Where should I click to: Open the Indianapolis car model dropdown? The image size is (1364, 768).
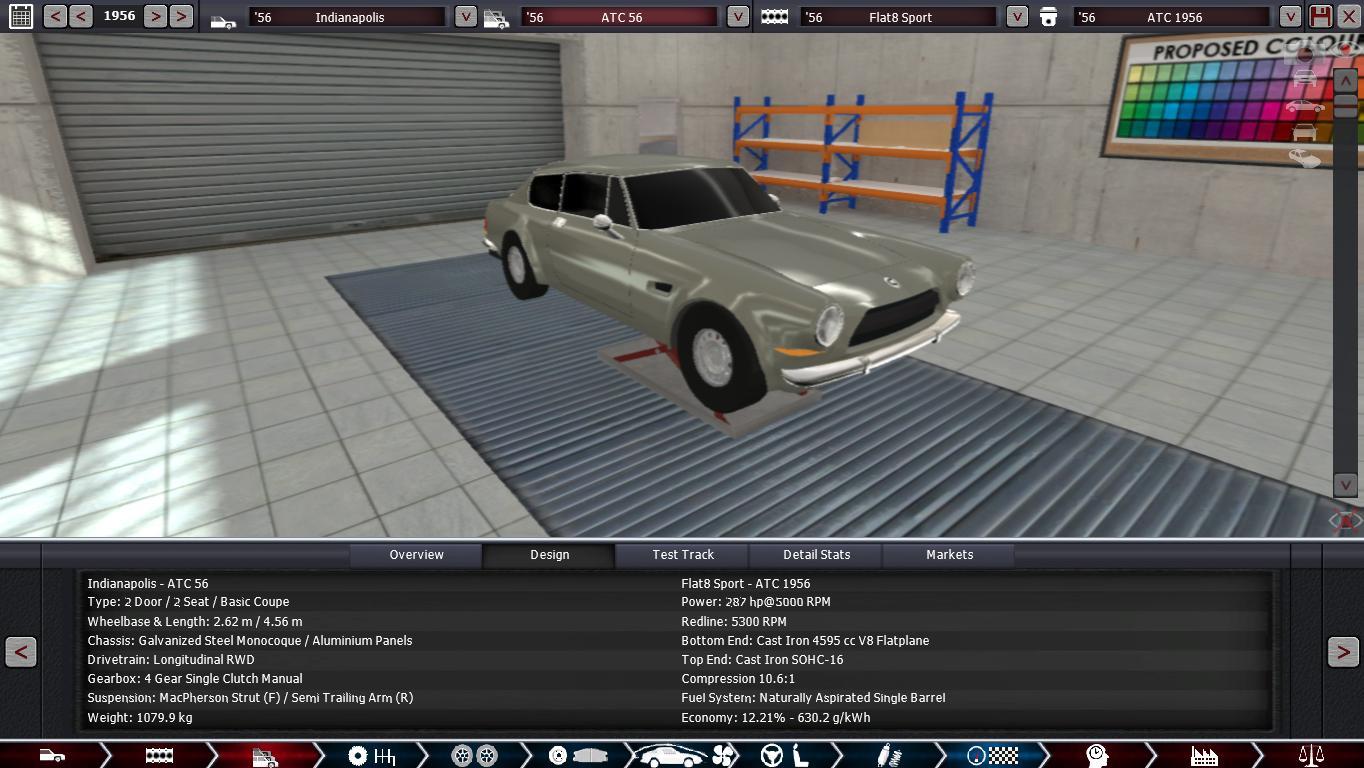[465, 17]
